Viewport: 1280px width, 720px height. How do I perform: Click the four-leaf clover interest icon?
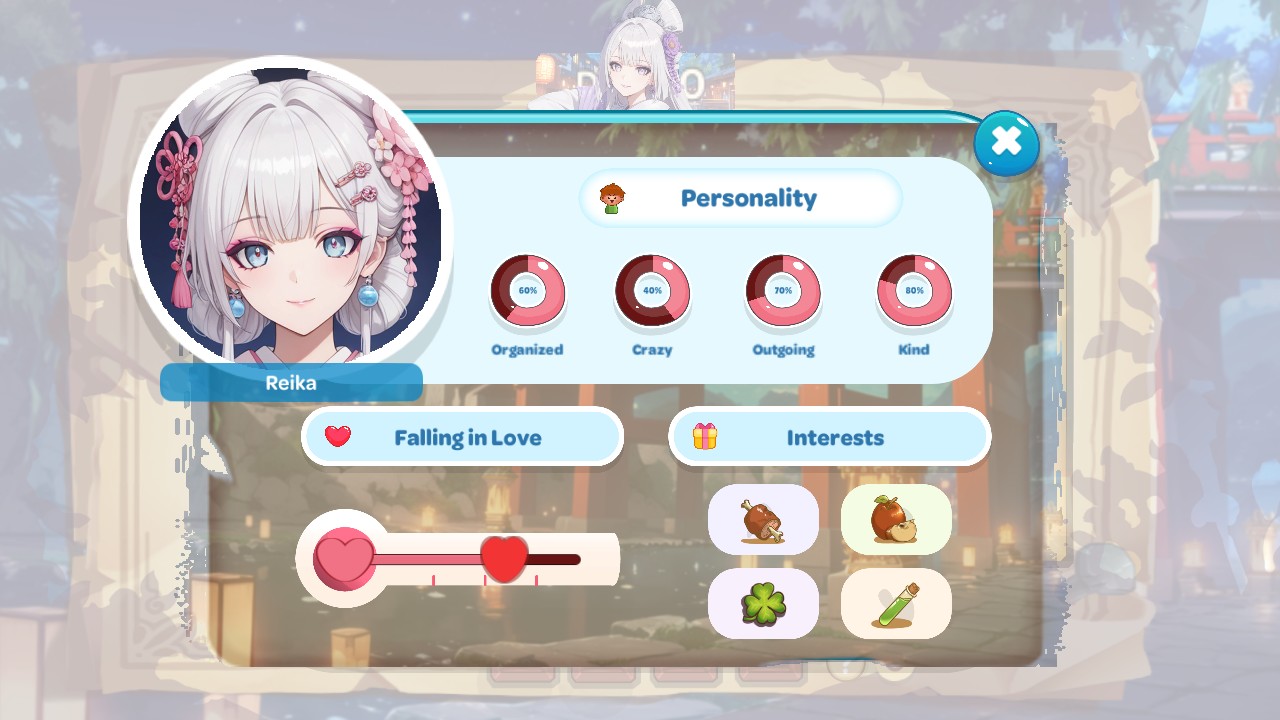coord(765,604)
